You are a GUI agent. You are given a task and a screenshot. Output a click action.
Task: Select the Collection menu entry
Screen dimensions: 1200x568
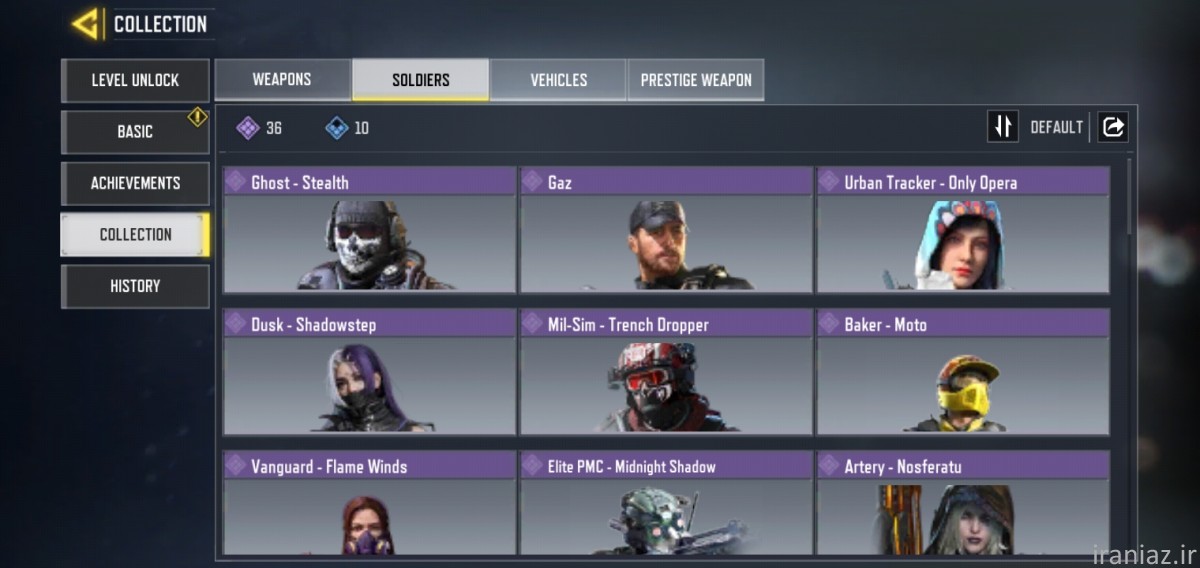coord(135,235)
